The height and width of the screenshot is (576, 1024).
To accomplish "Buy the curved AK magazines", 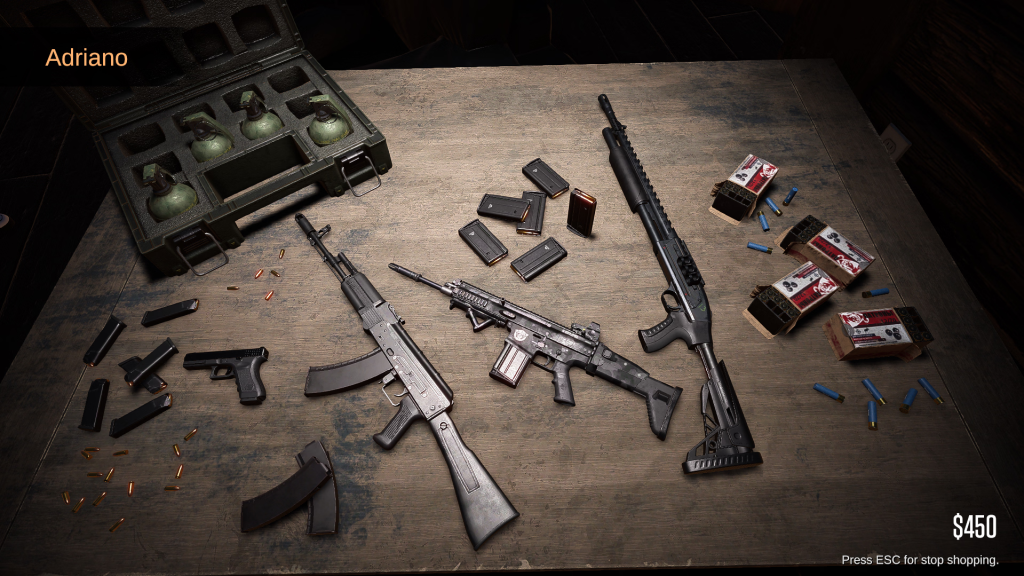I will [x=295, y=490].
